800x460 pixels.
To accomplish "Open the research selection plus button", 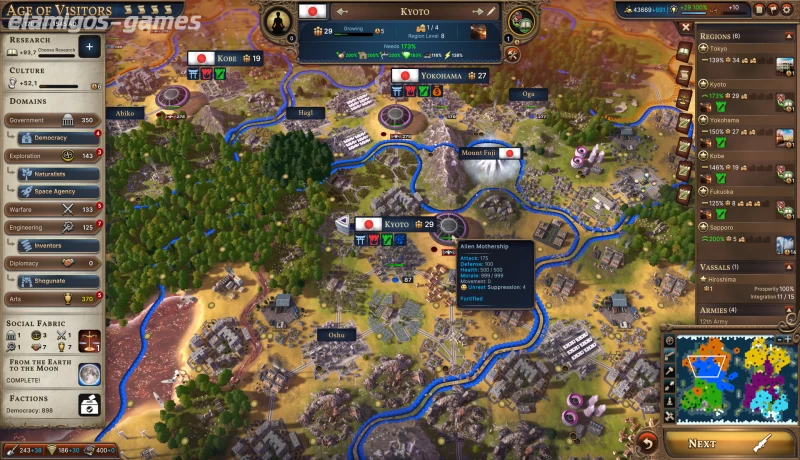I will 90,47.
